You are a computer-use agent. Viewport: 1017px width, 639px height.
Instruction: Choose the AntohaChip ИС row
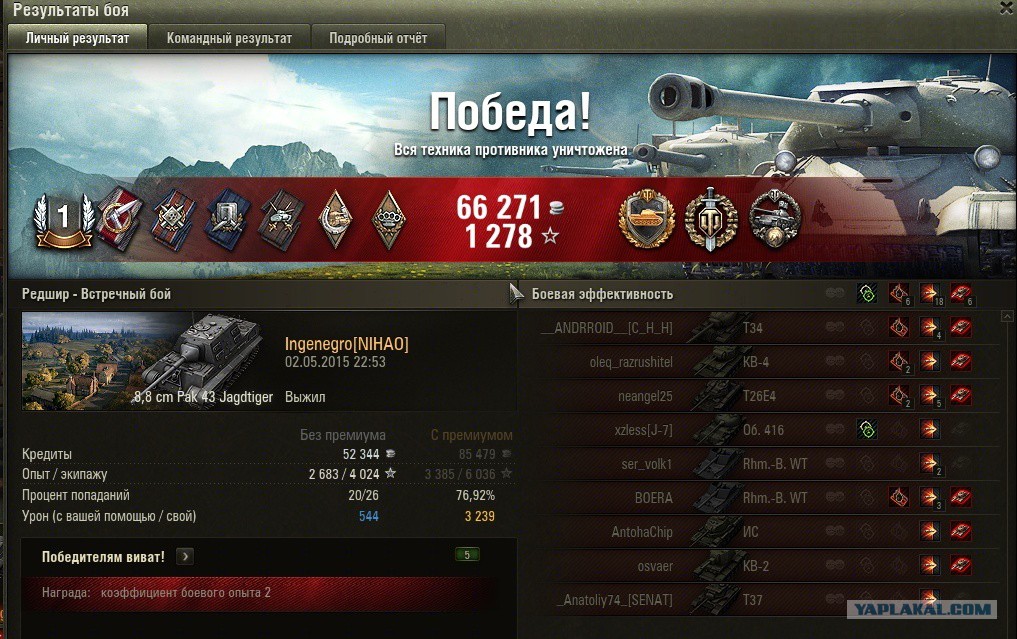[760, 532]
